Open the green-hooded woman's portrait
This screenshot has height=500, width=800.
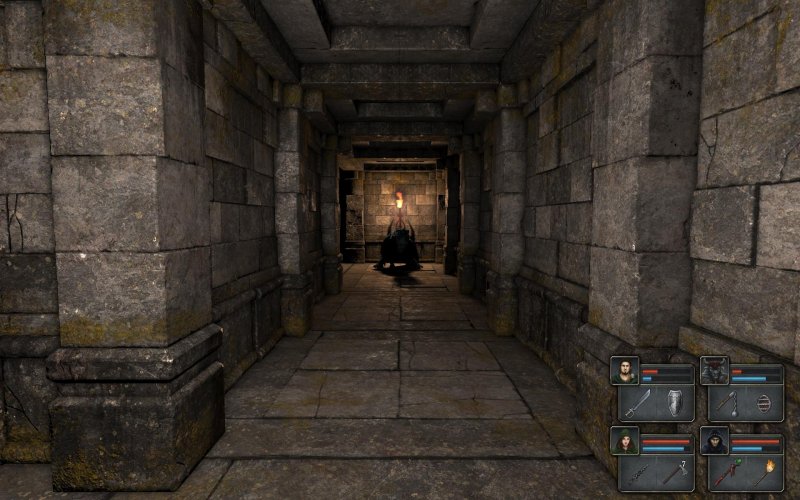pyautogui.click(x=625, y=440)
